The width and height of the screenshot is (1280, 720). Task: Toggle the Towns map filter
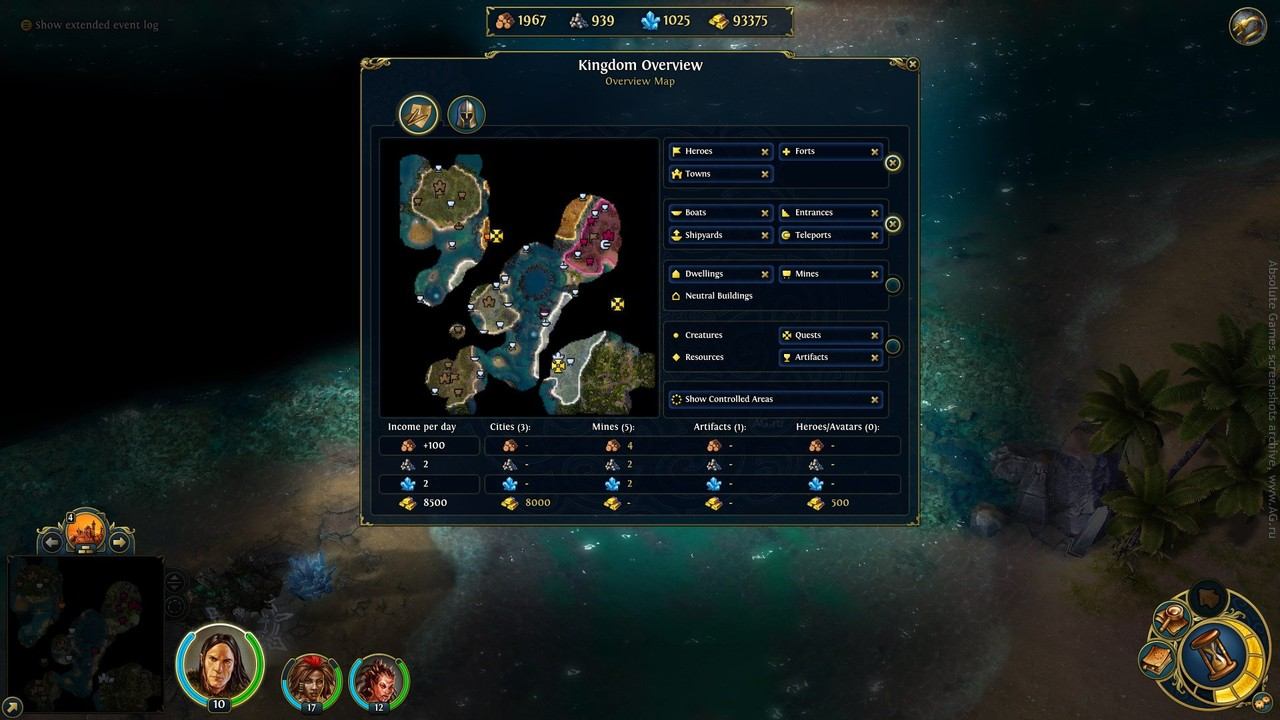click(720, 174)
